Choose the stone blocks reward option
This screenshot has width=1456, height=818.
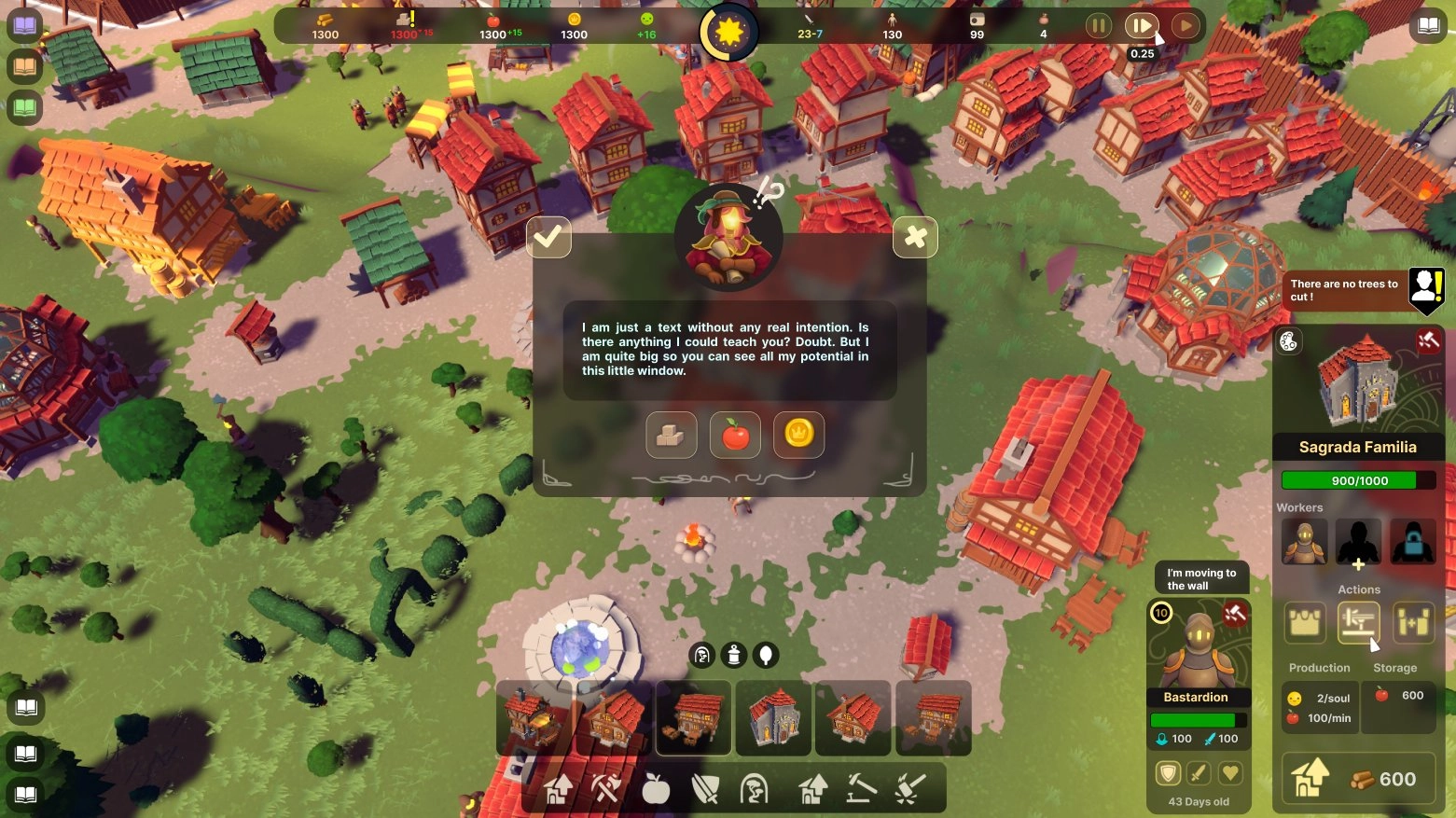[671, 435]
